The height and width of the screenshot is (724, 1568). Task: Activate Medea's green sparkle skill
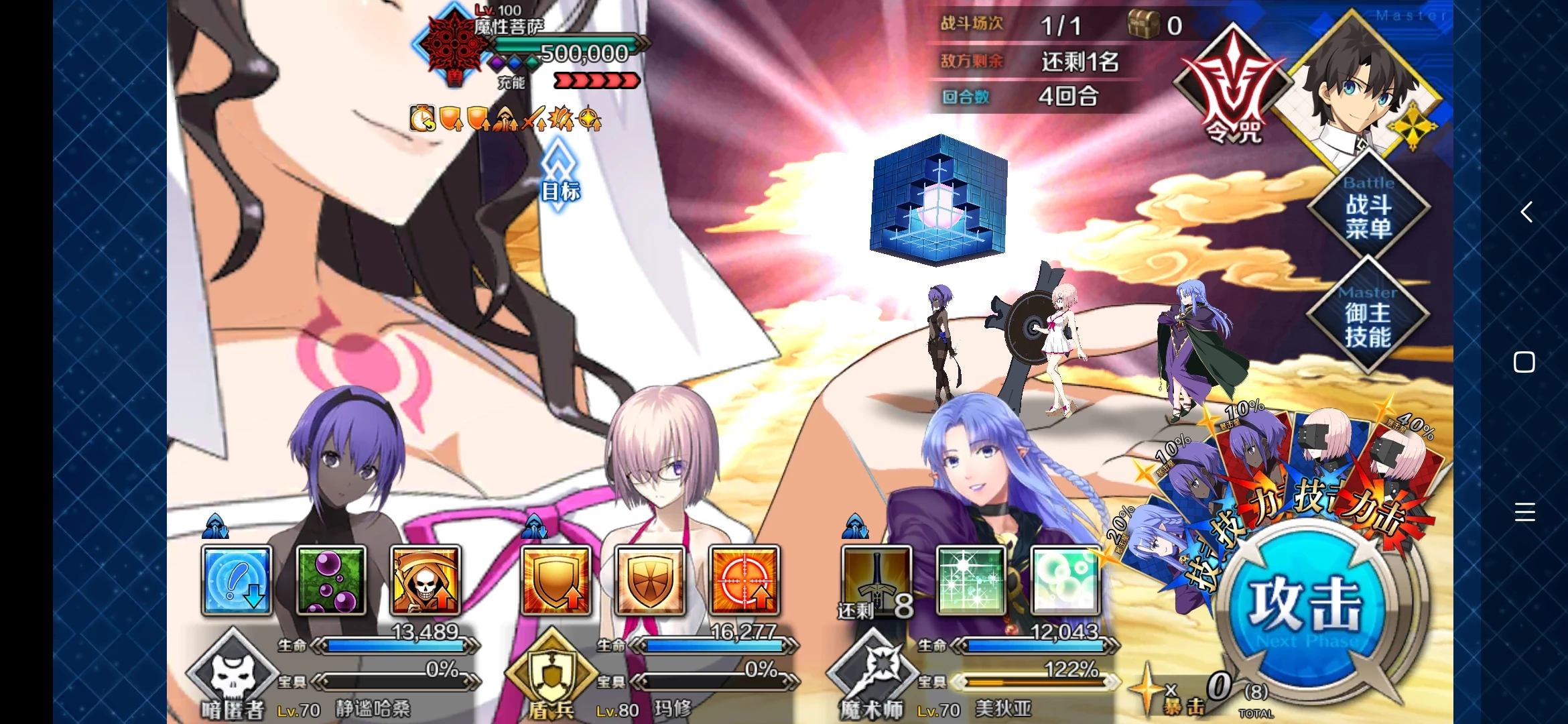971,581
